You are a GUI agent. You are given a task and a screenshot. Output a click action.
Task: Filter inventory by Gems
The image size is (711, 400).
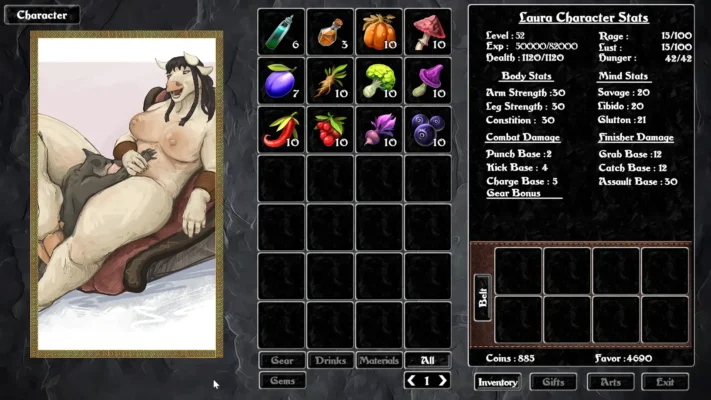[x=282, y=381]
